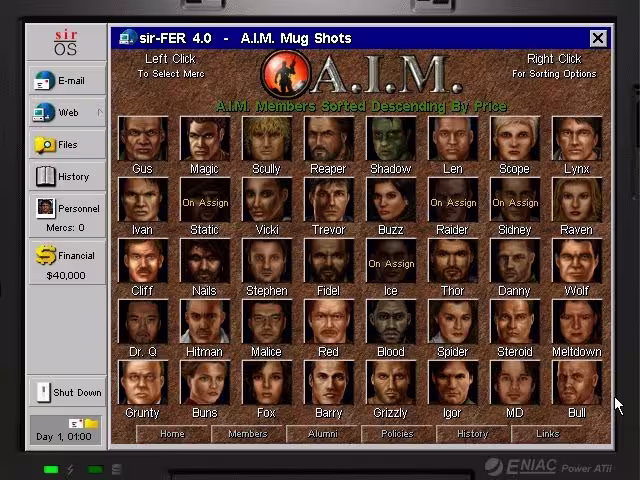
Task: Choose Bull's mercenary portrait
Action: tap(576, 383)
